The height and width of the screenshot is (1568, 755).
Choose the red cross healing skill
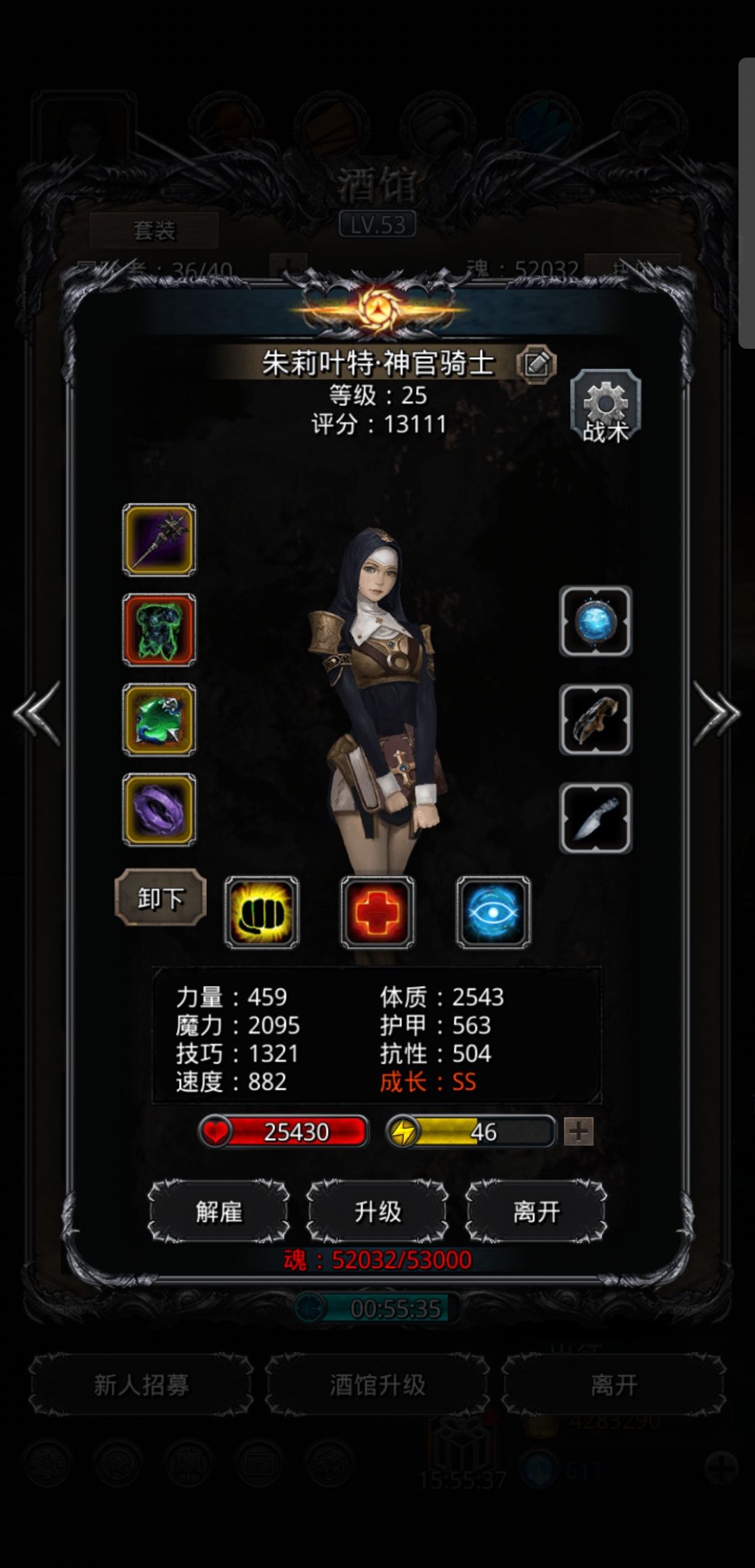(x=377, y=913)
